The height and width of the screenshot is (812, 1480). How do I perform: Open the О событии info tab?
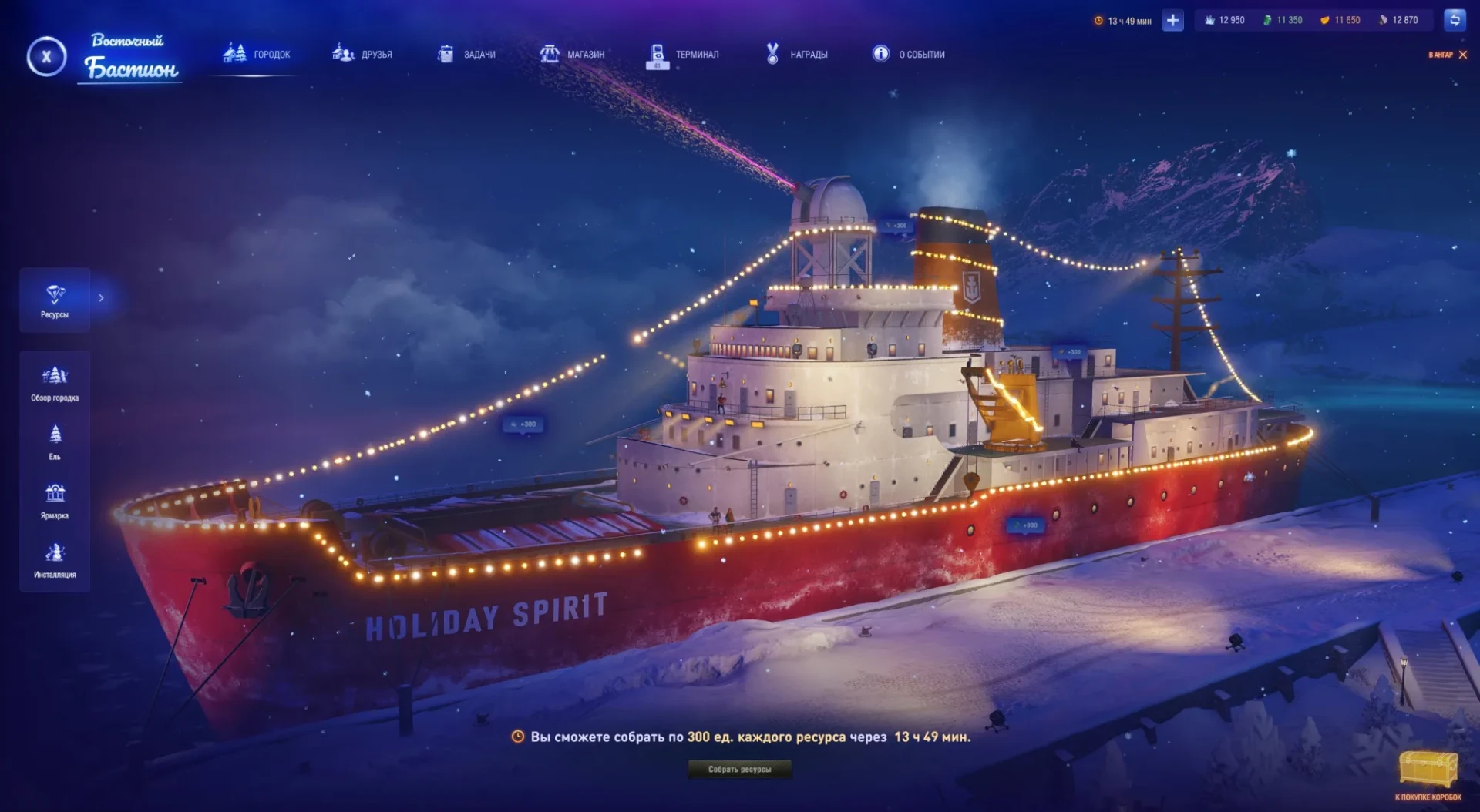click(x=909, y=54)
